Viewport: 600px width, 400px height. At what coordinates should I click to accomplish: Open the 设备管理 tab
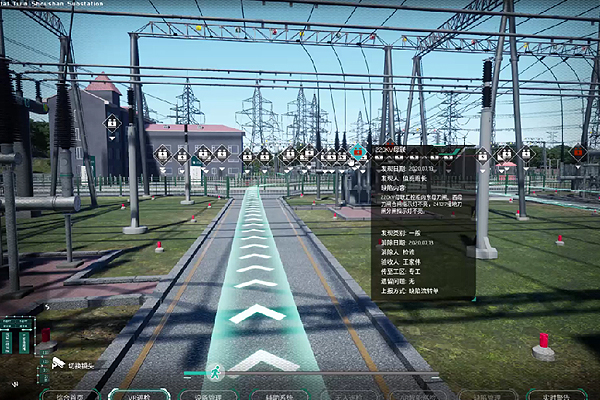coord(207,395)
